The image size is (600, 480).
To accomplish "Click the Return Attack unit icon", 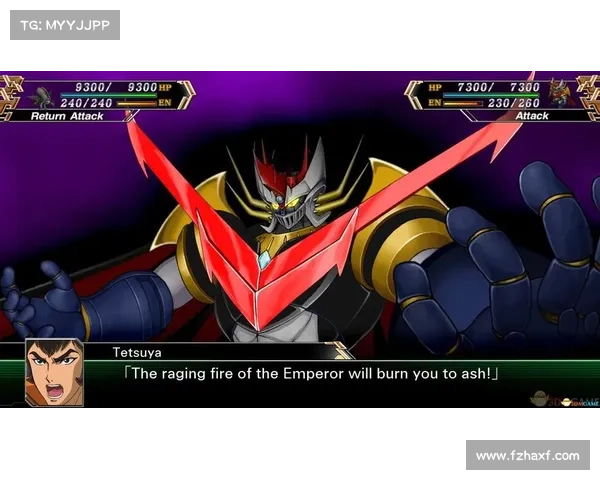I will point(42,97).
